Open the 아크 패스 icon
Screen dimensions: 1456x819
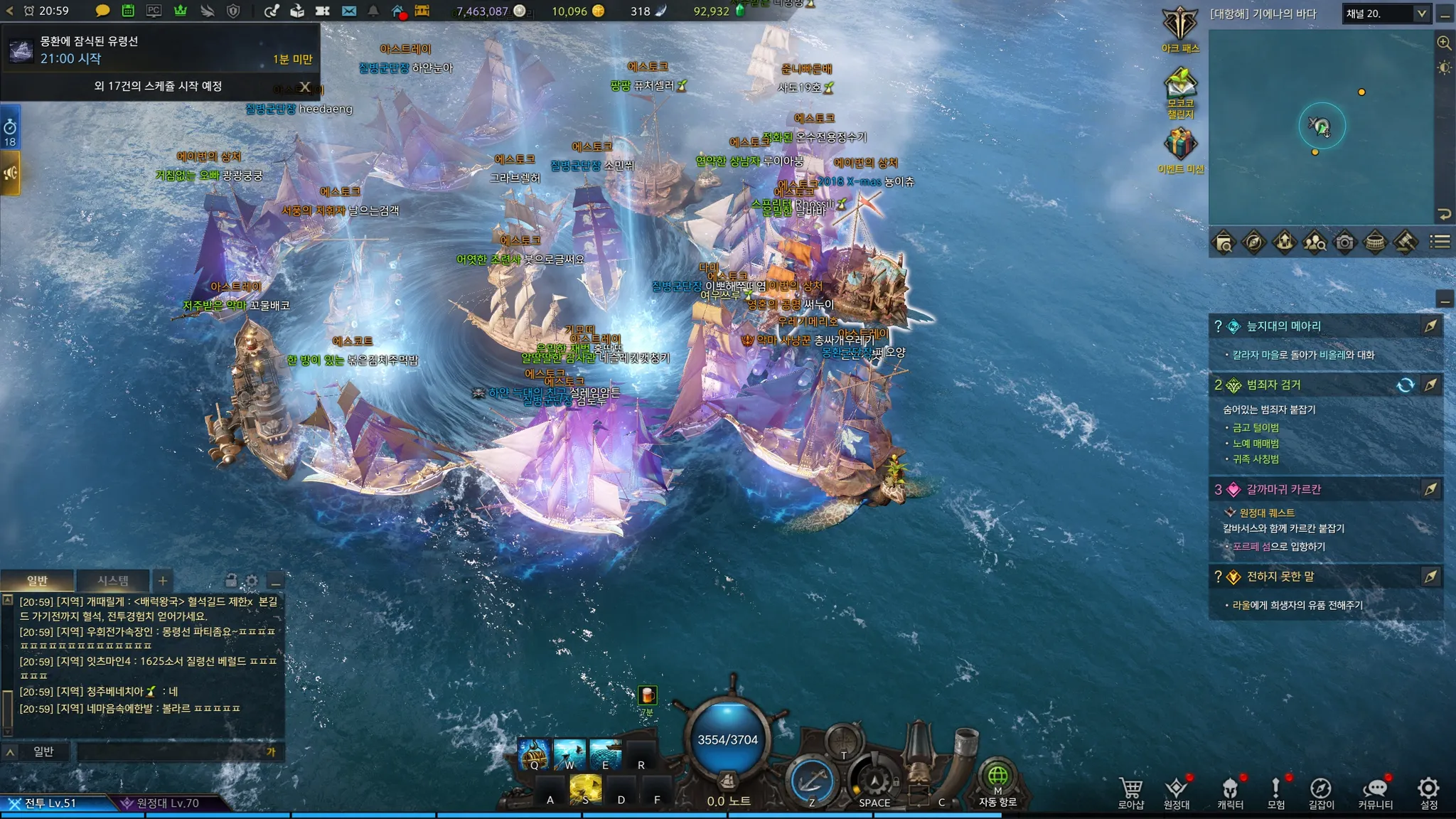pos(1180,28)
